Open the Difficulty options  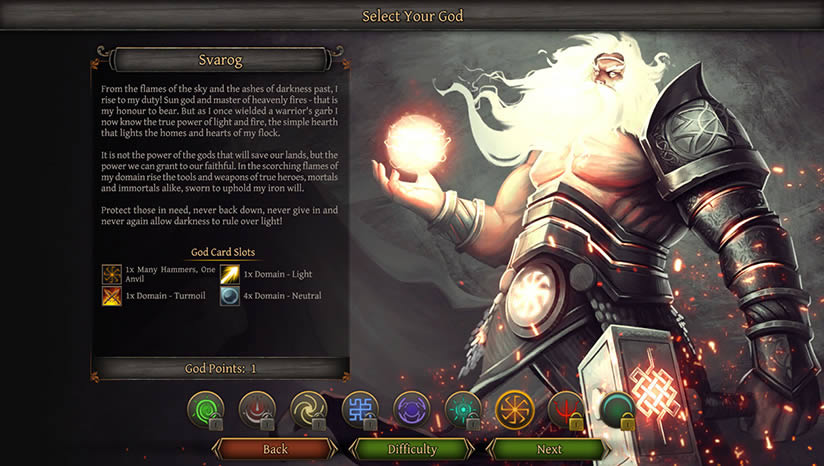pyautogui.click(x=412, y=450)
